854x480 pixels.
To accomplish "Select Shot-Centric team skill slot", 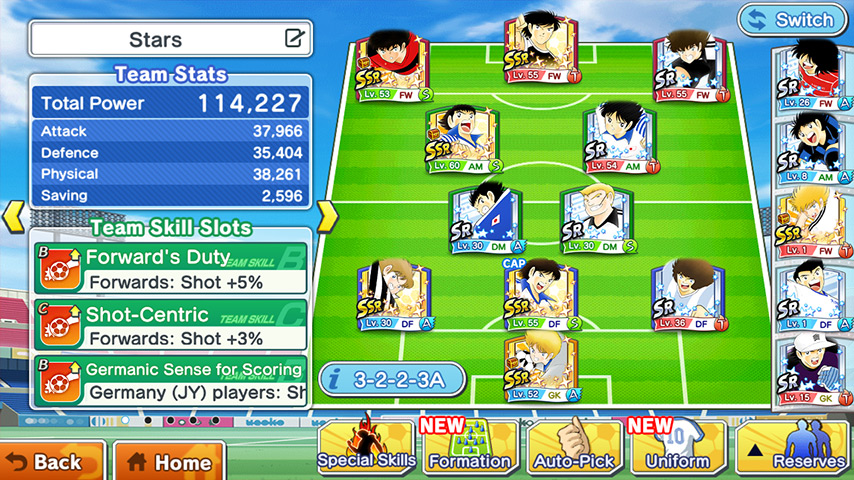I will pos(170,325).
